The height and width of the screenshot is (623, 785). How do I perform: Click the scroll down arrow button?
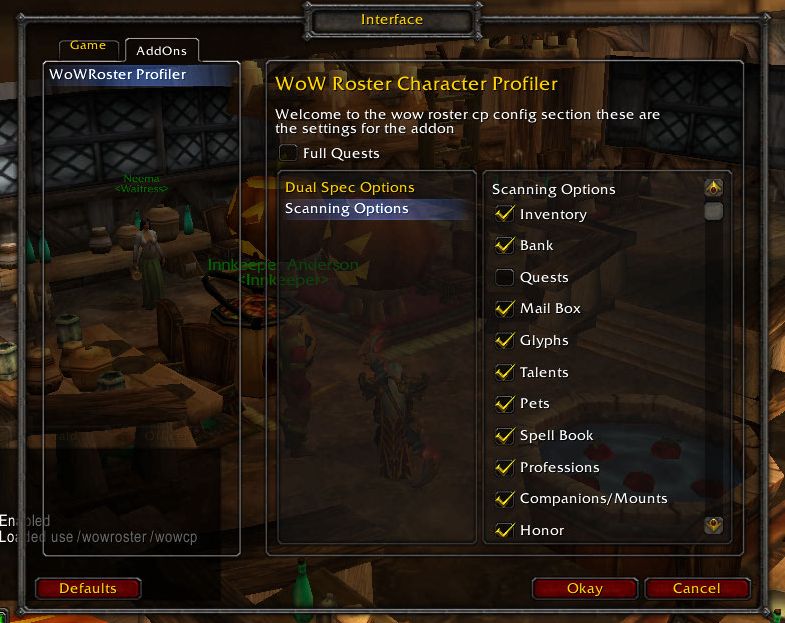pyautogui.click(x=713, y=524)
